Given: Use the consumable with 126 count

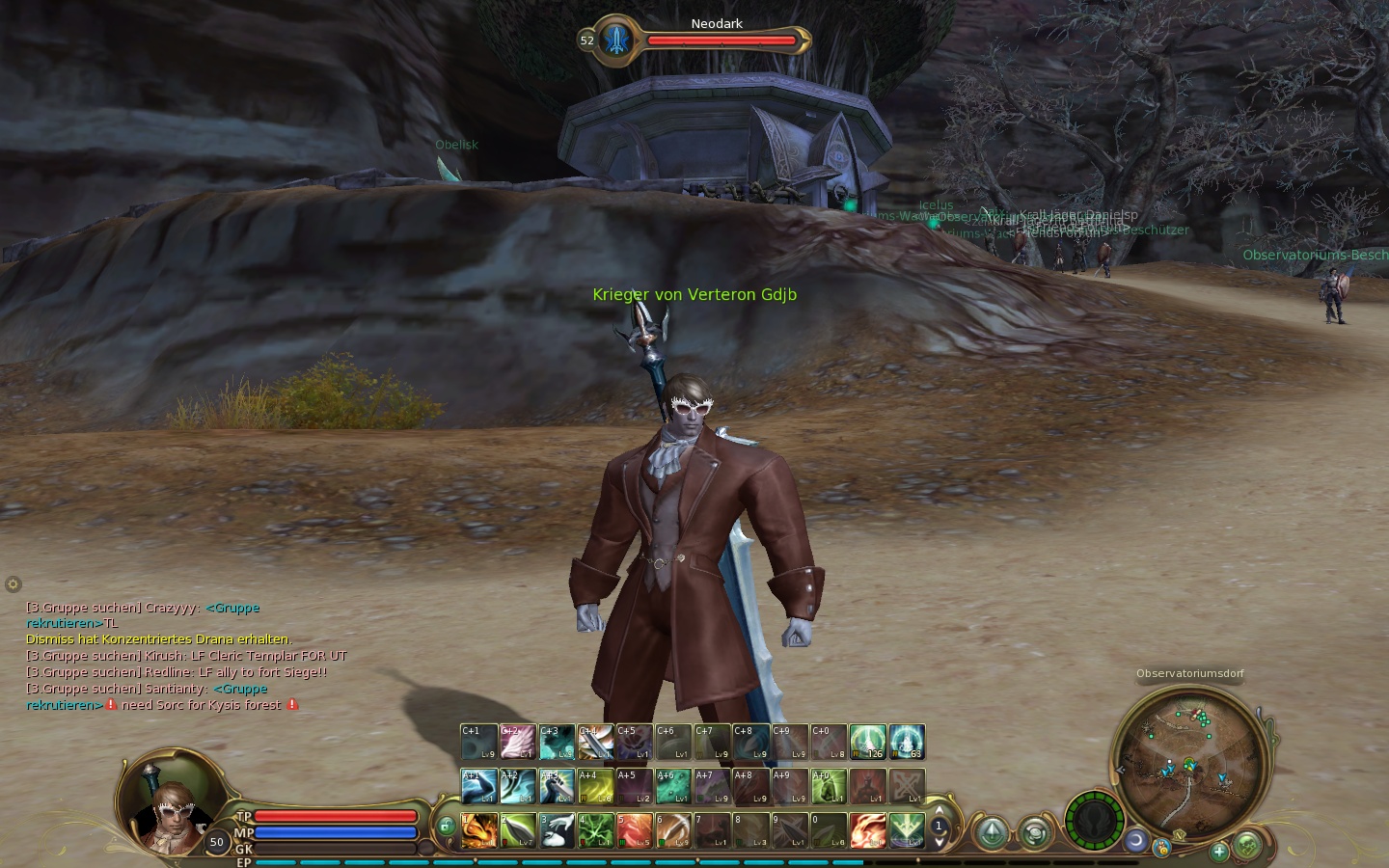Looking at the screenshot, I should coord(867,743).
